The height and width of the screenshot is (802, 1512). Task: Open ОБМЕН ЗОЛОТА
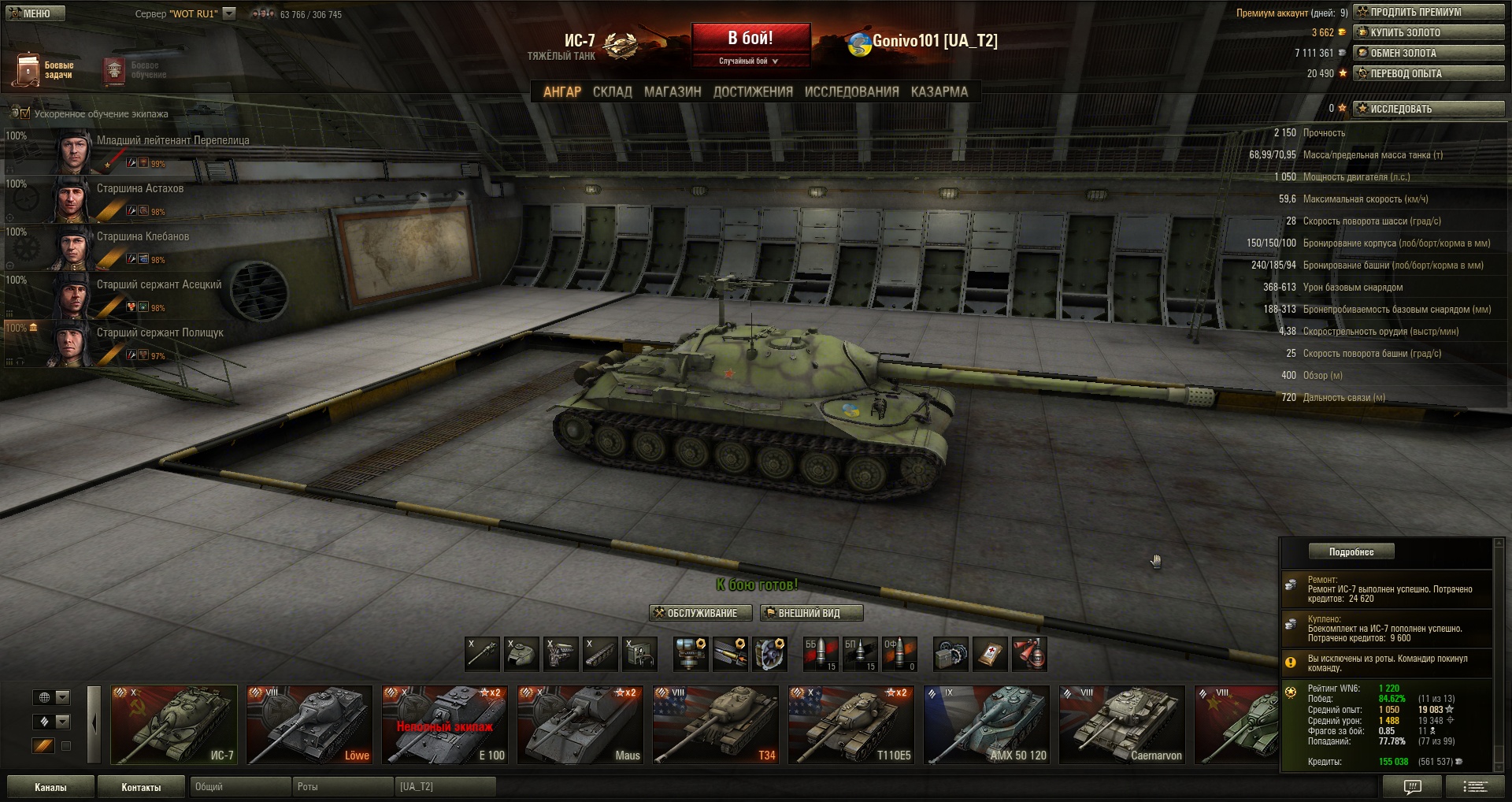point(1429,54)
